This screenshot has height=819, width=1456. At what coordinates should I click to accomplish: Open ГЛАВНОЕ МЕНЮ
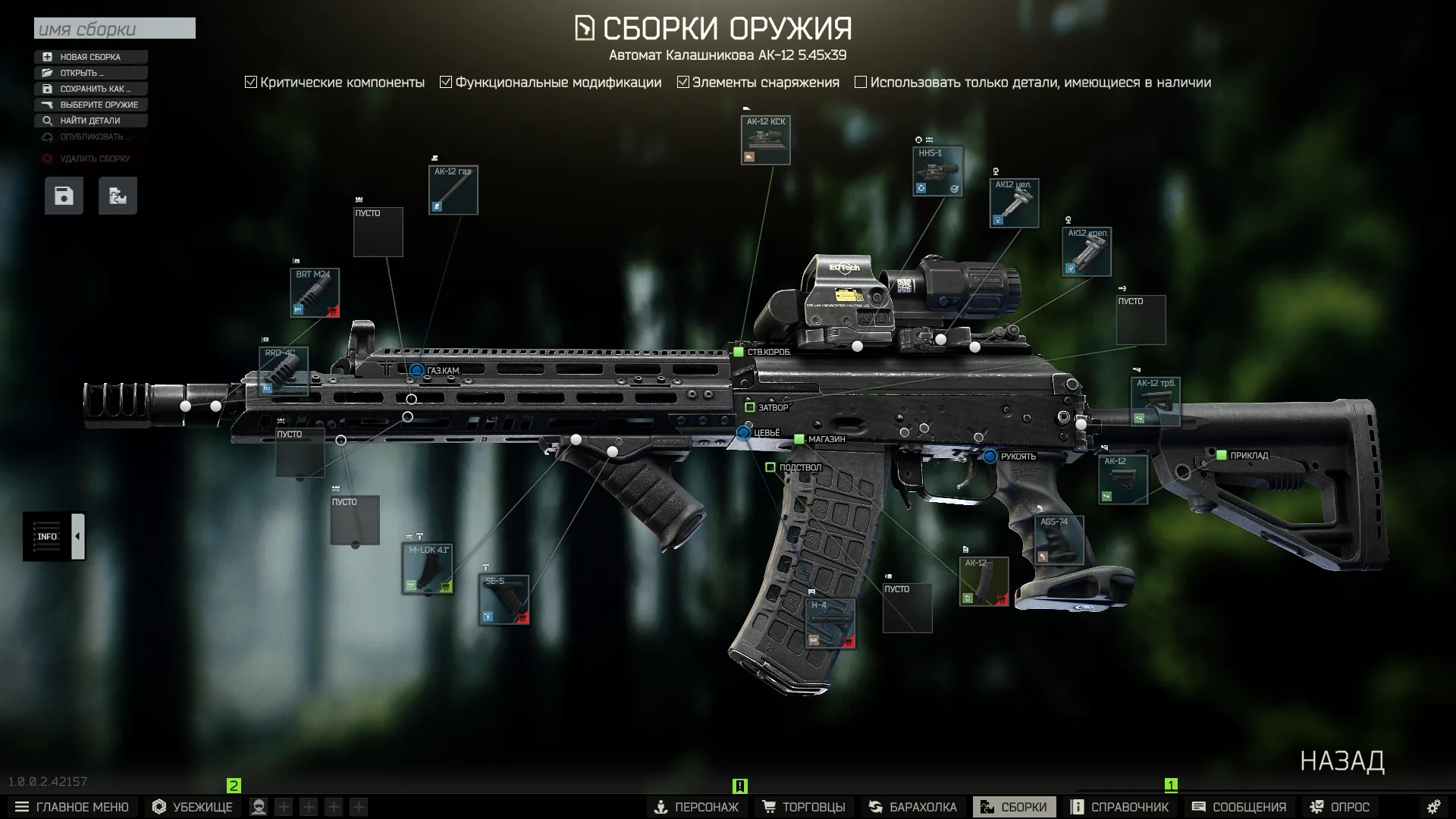click(72, 807)
